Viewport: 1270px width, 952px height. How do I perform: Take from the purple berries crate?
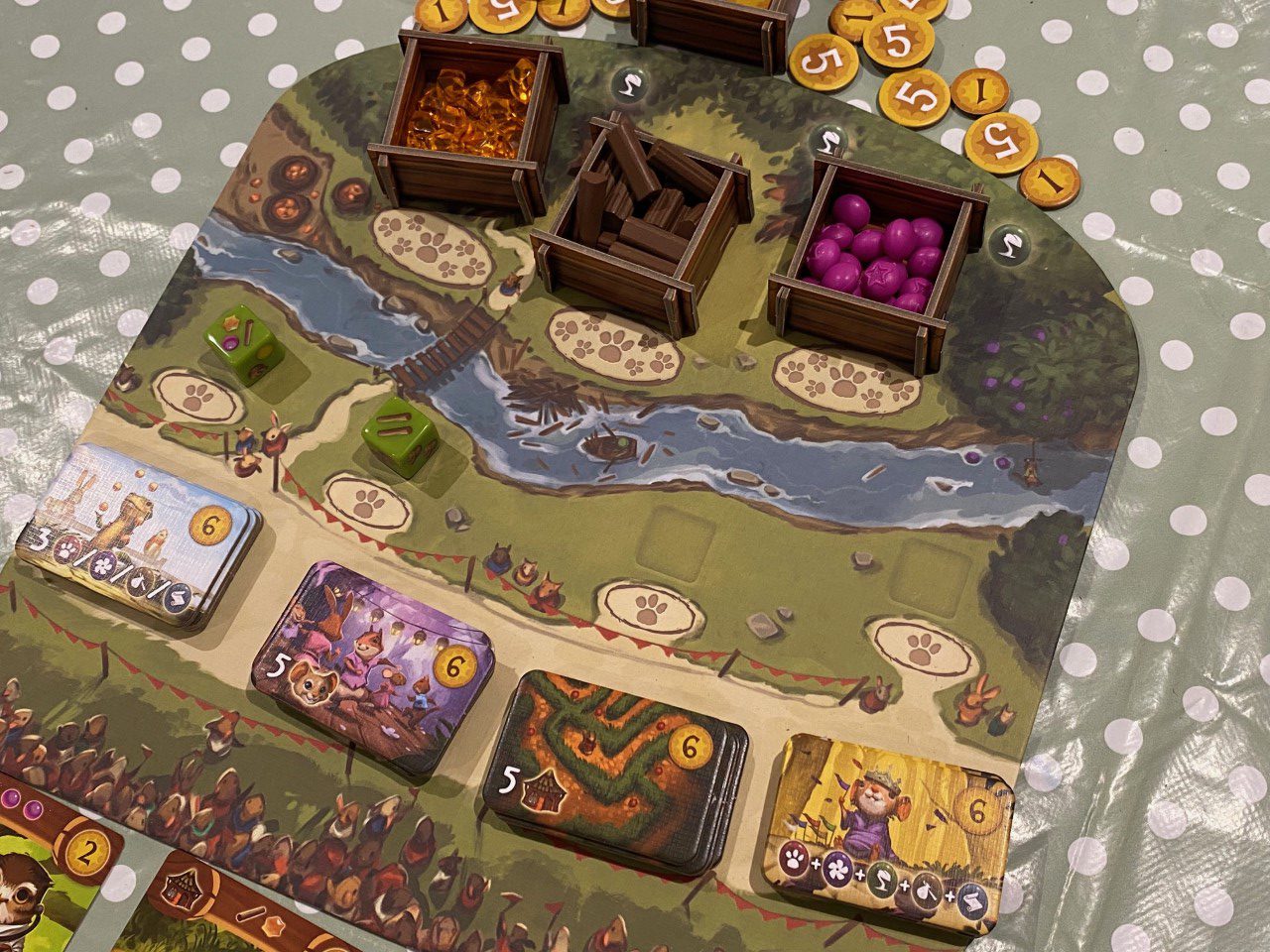click(873, 253)
